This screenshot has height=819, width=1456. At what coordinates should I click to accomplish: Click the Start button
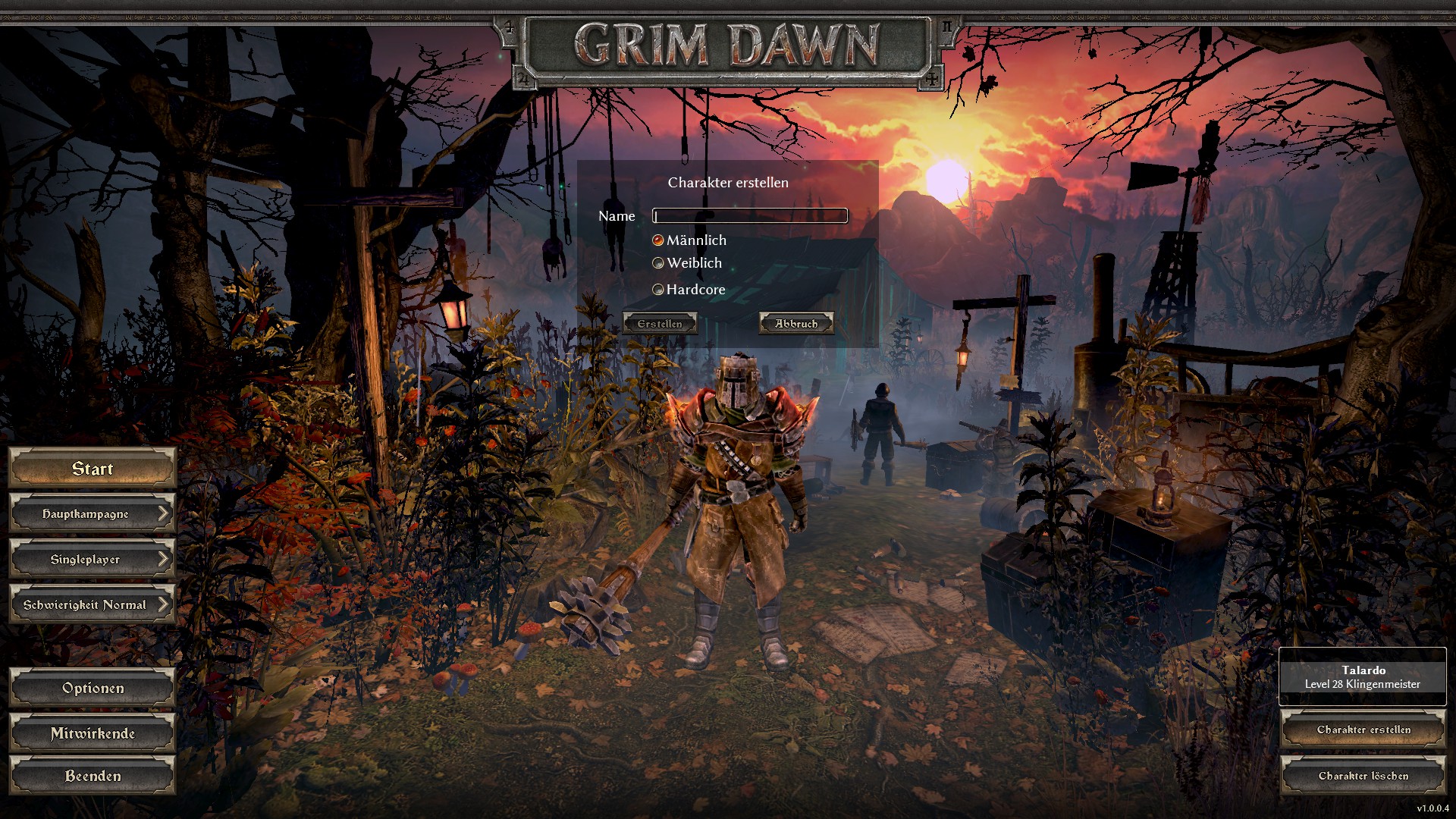tap(93, 469)
